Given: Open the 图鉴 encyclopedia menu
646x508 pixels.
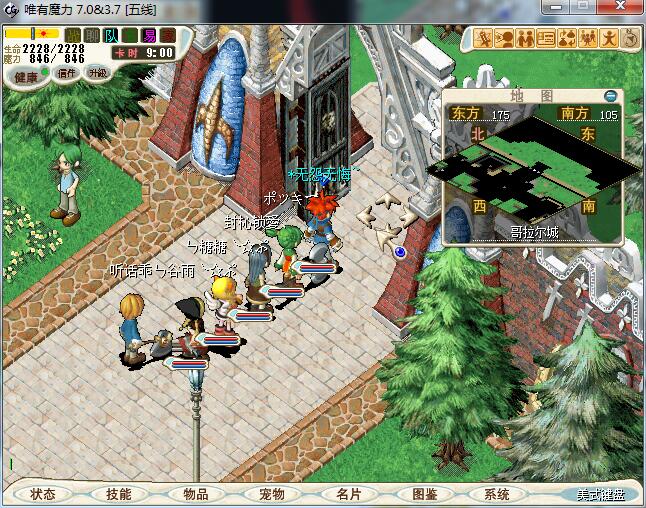Looking at the screenshot, I should pos(424,494).
